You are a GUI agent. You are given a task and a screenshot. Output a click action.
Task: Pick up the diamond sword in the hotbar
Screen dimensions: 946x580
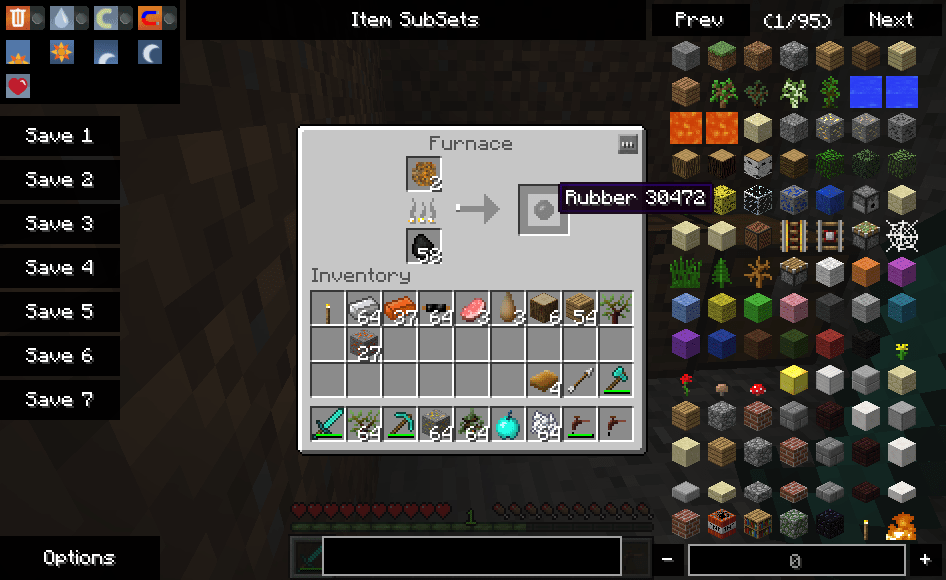click(327, 424)
